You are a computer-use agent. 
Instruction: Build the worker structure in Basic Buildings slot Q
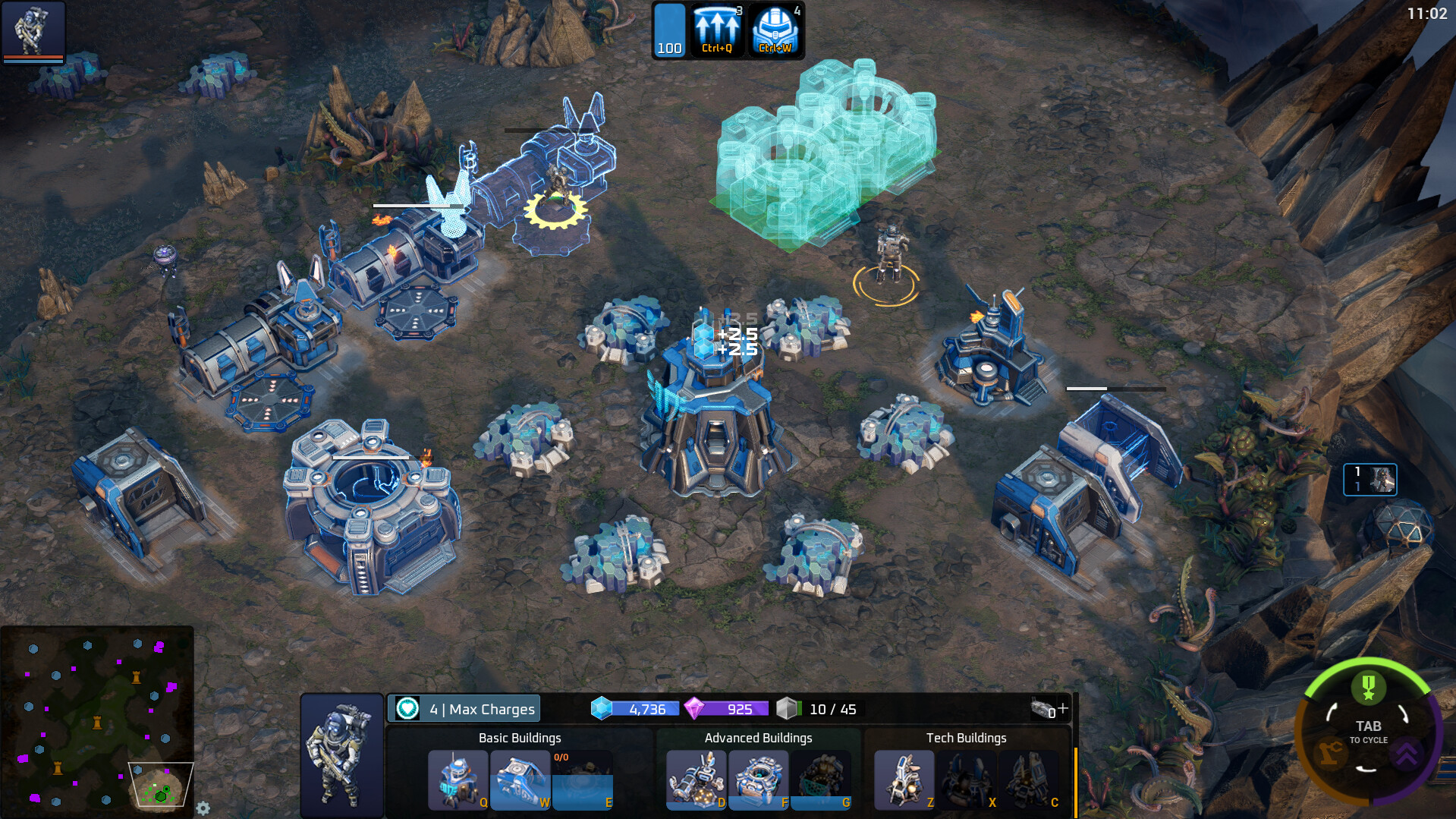(x=458, y=780)
